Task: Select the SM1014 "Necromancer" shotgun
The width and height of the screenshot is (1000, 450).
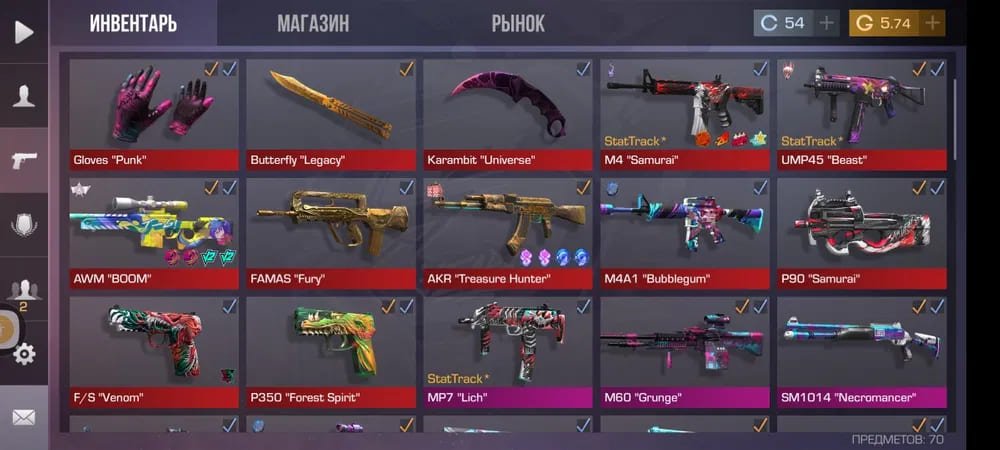Action: click(861, 350)
